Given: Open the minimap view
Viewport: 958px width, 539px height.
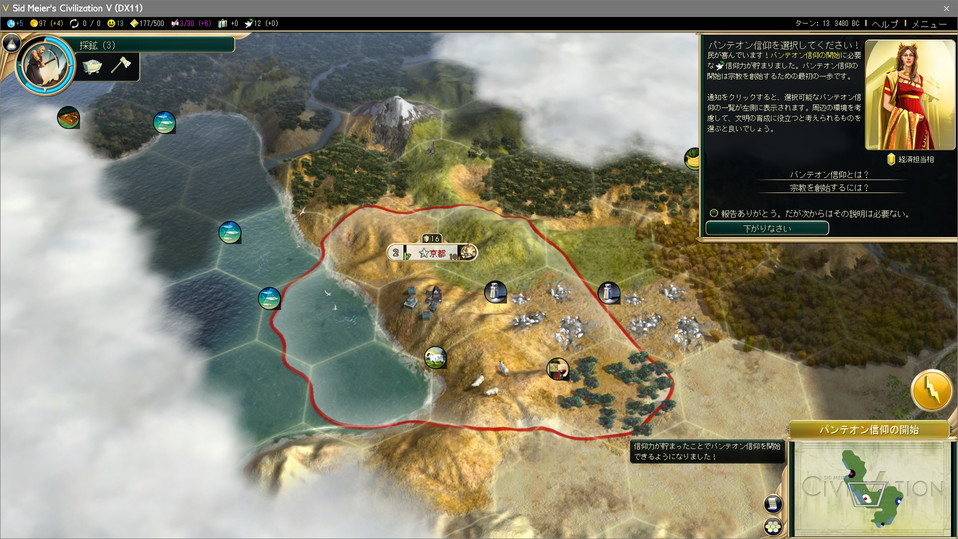Looking at the screenshot, I should (870, 487).
